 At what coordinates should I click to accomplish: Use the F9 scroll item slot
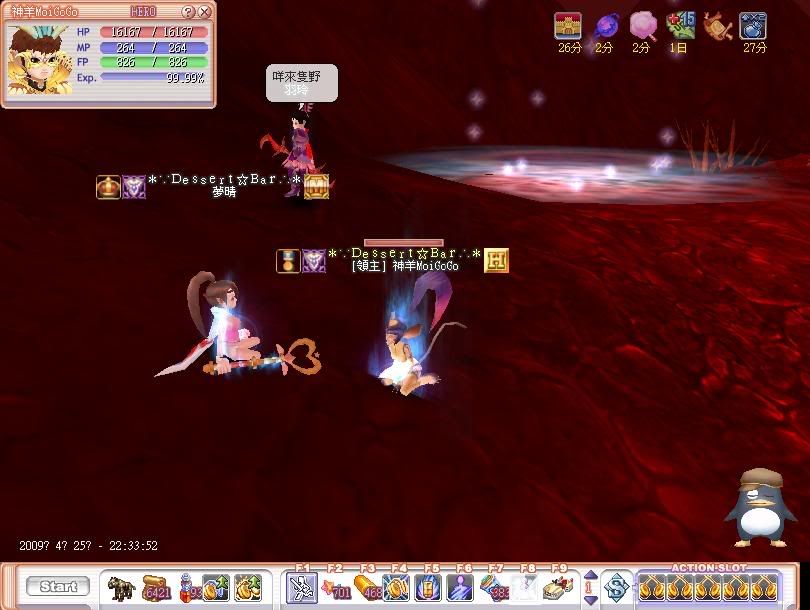click(558, 588)
